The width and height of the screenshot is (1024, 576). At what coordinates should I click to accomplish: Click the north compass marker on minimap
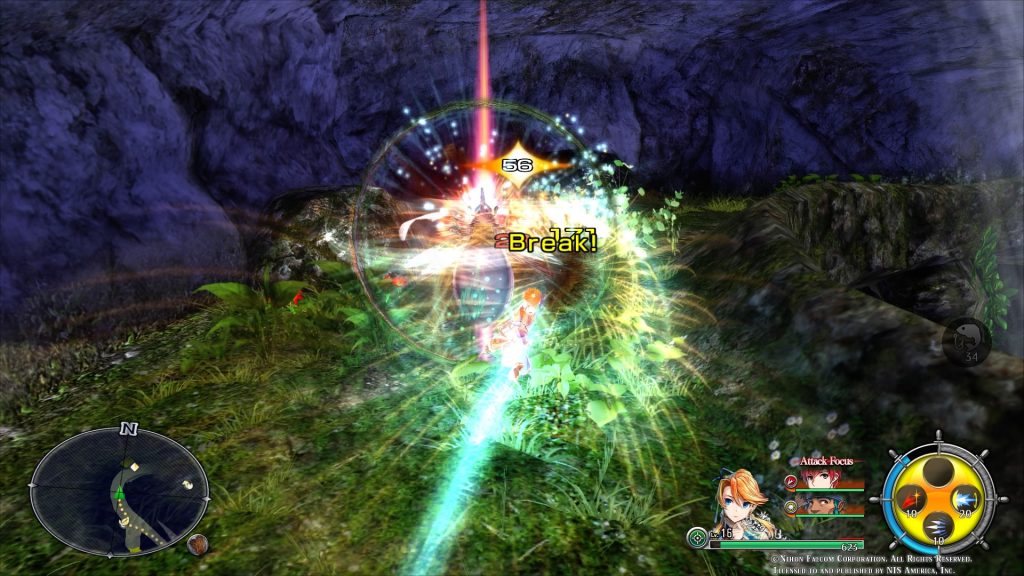pyautogui.click(x=128, y=429)
